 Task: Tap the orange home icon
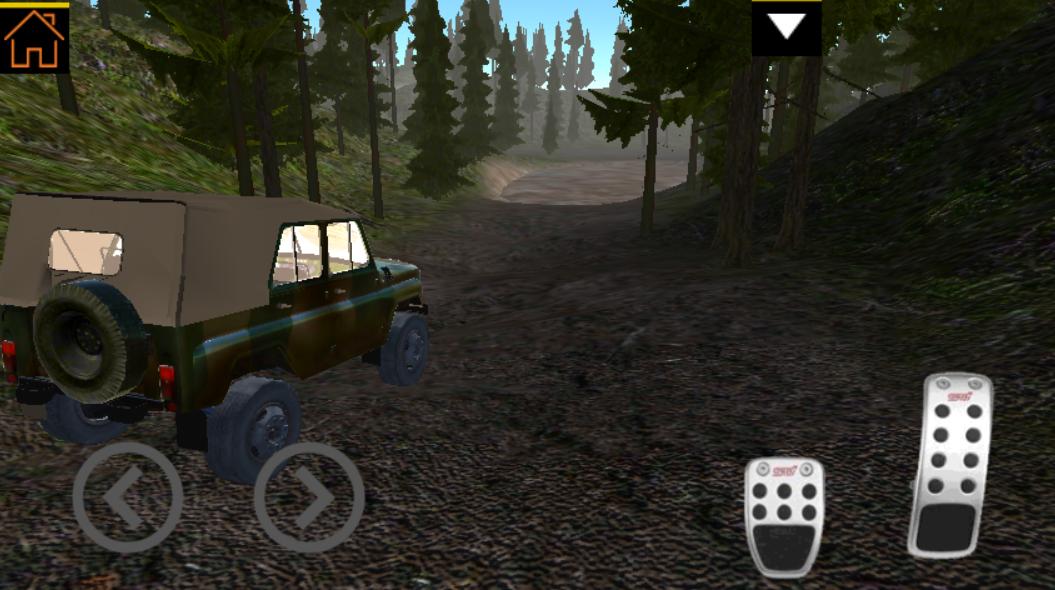34,38
